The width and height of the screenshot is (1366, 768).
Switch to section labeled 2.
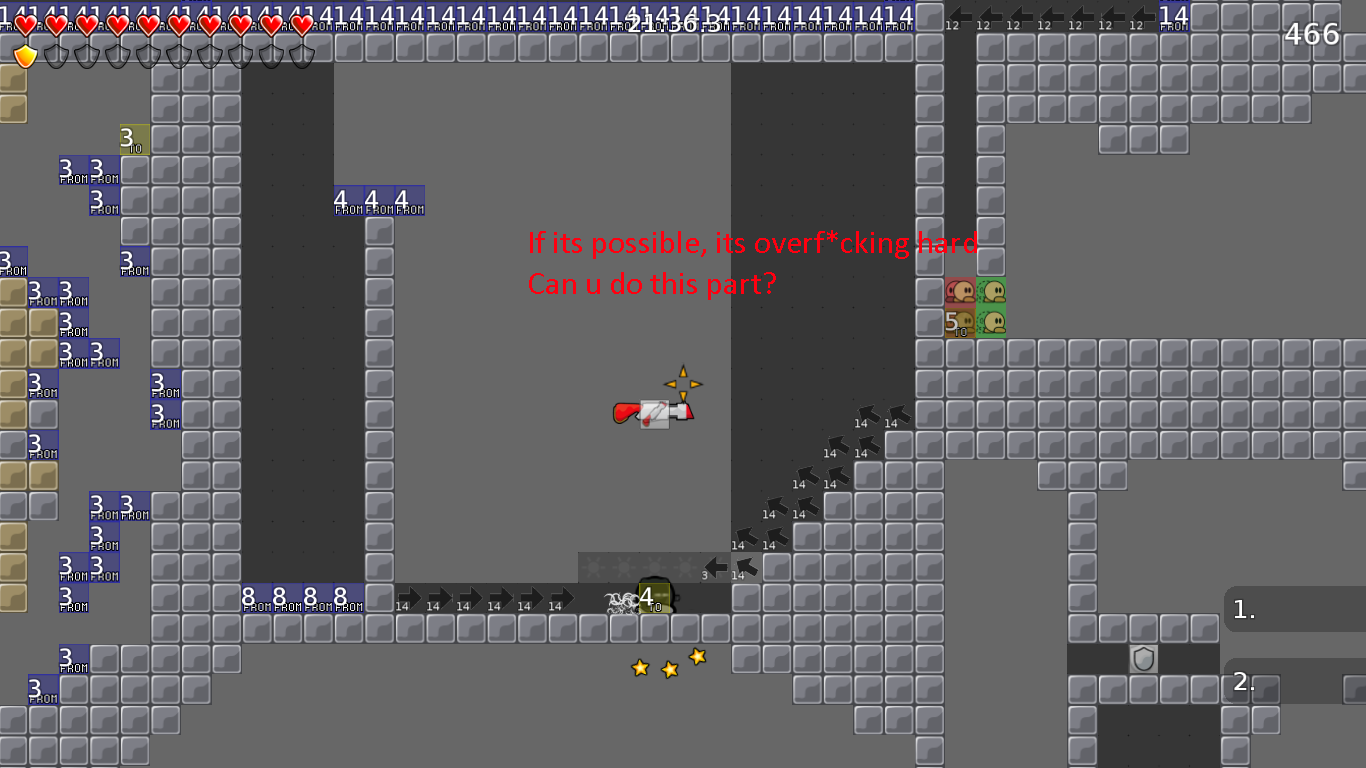click(x=1244, y=684)
